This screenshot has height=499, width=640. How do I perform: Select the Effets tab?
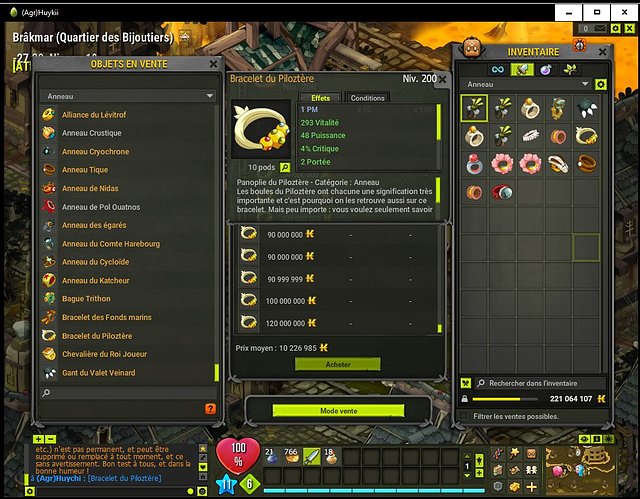click(x=321, y=98)
